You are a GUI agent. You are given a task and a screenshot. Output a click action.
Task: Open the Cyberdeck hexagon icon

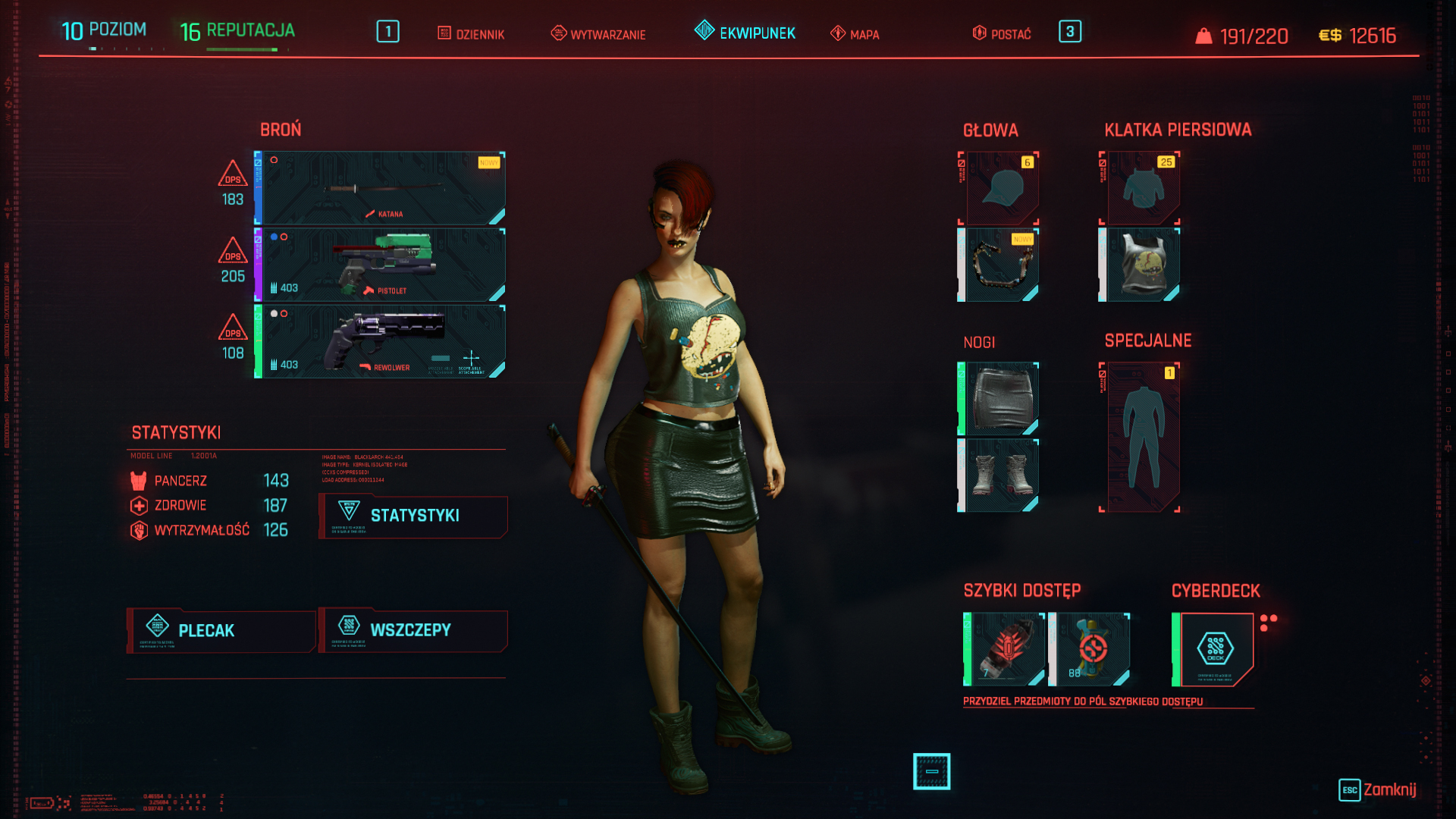coord(1216,648)
